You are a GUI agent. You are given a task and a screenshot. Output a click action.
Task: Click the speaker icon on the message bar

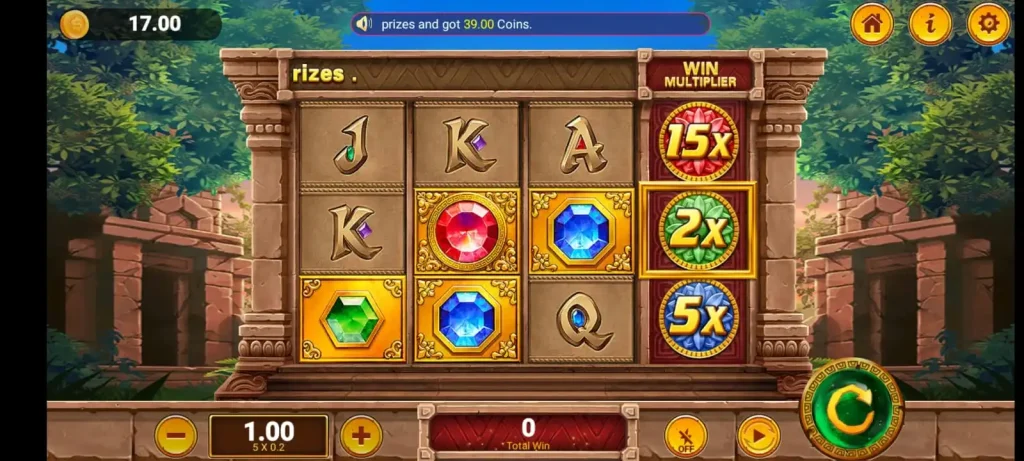pos(364,24)
